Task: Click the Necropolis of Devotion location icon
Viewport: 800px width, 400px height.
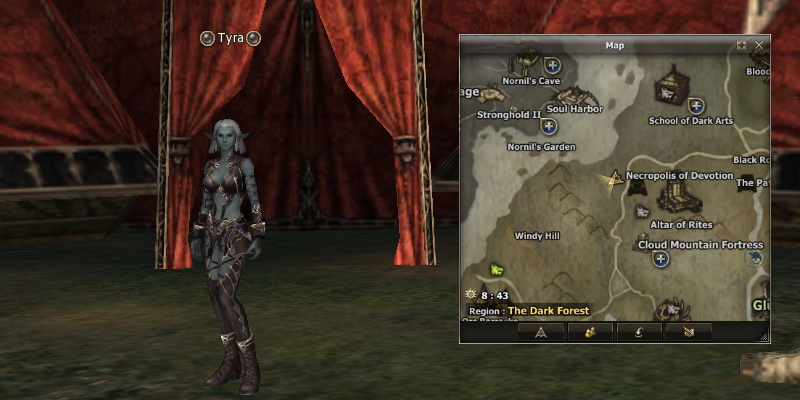Action: [x=612, y=178]
